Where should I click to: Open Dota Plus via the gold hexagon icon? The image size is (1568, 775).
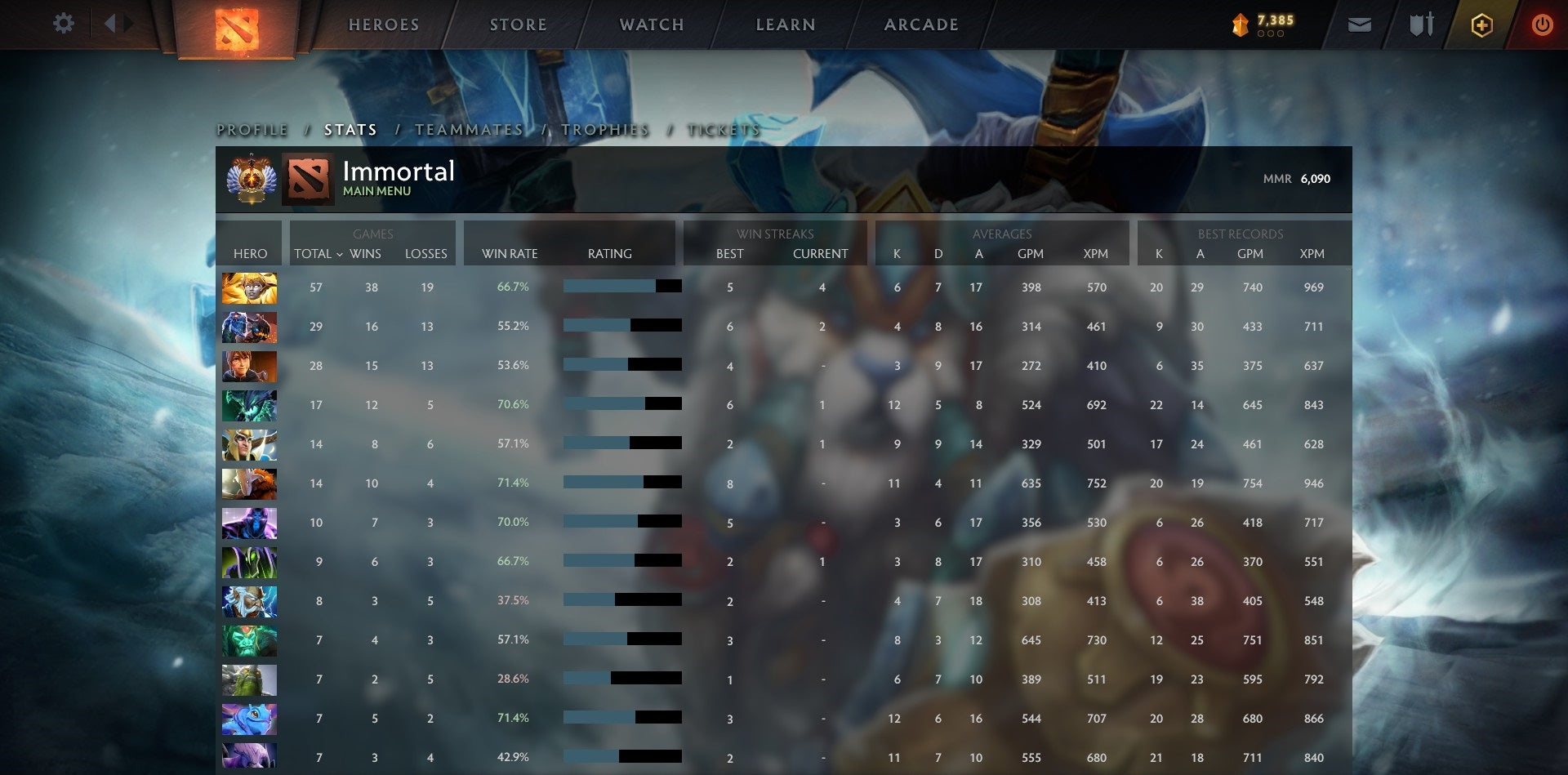[1482, 24]
